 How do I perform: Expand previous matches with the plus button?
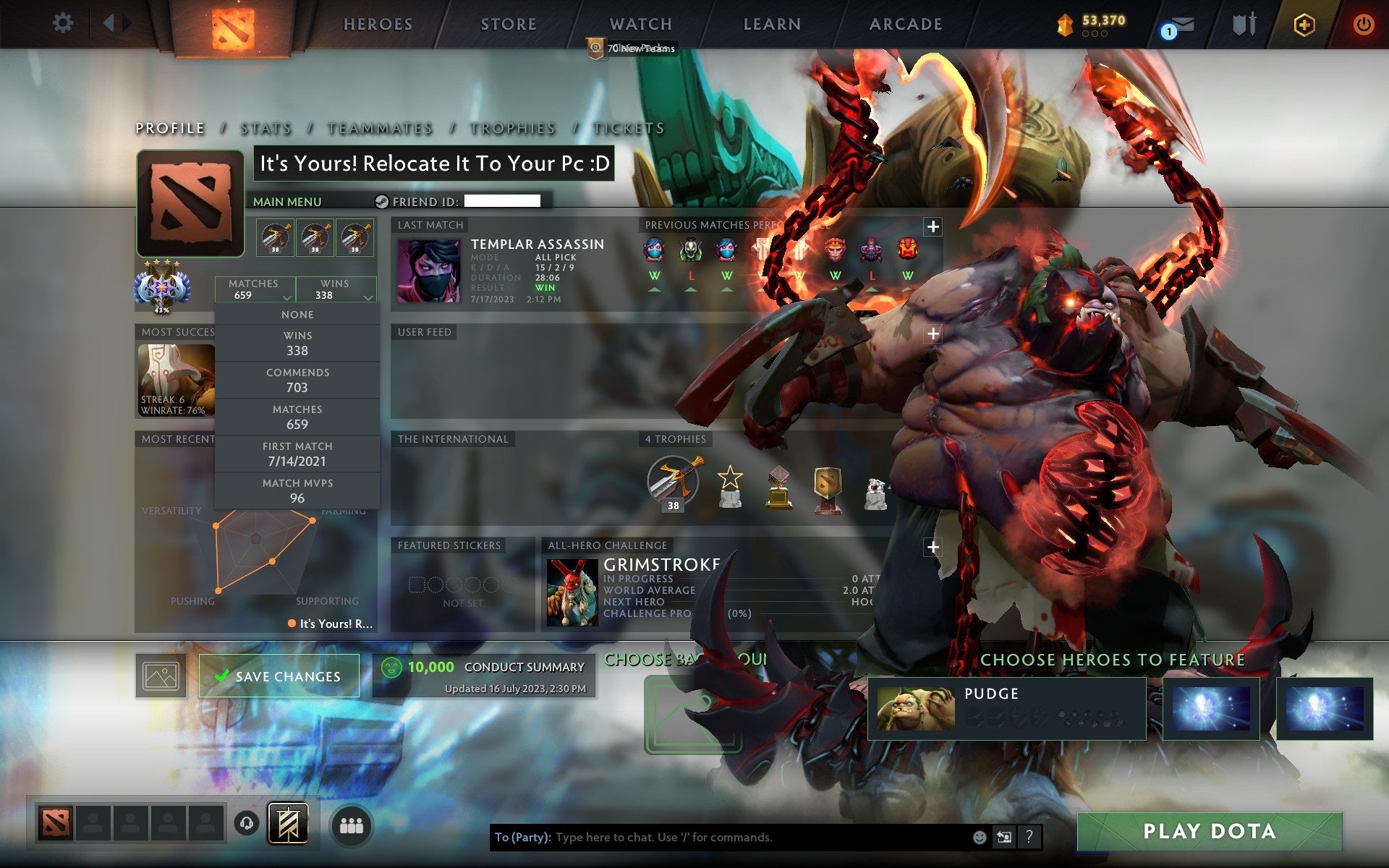(x=933, y=226)
